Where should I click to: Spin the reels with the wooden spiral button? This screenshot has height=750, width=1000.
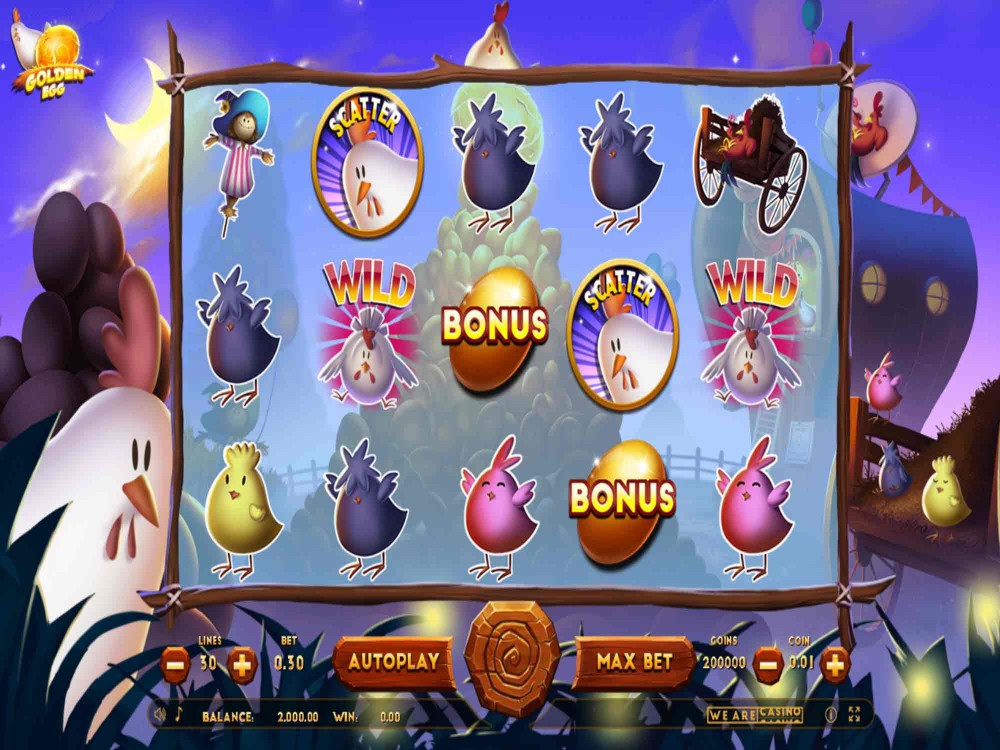[513, 659]
